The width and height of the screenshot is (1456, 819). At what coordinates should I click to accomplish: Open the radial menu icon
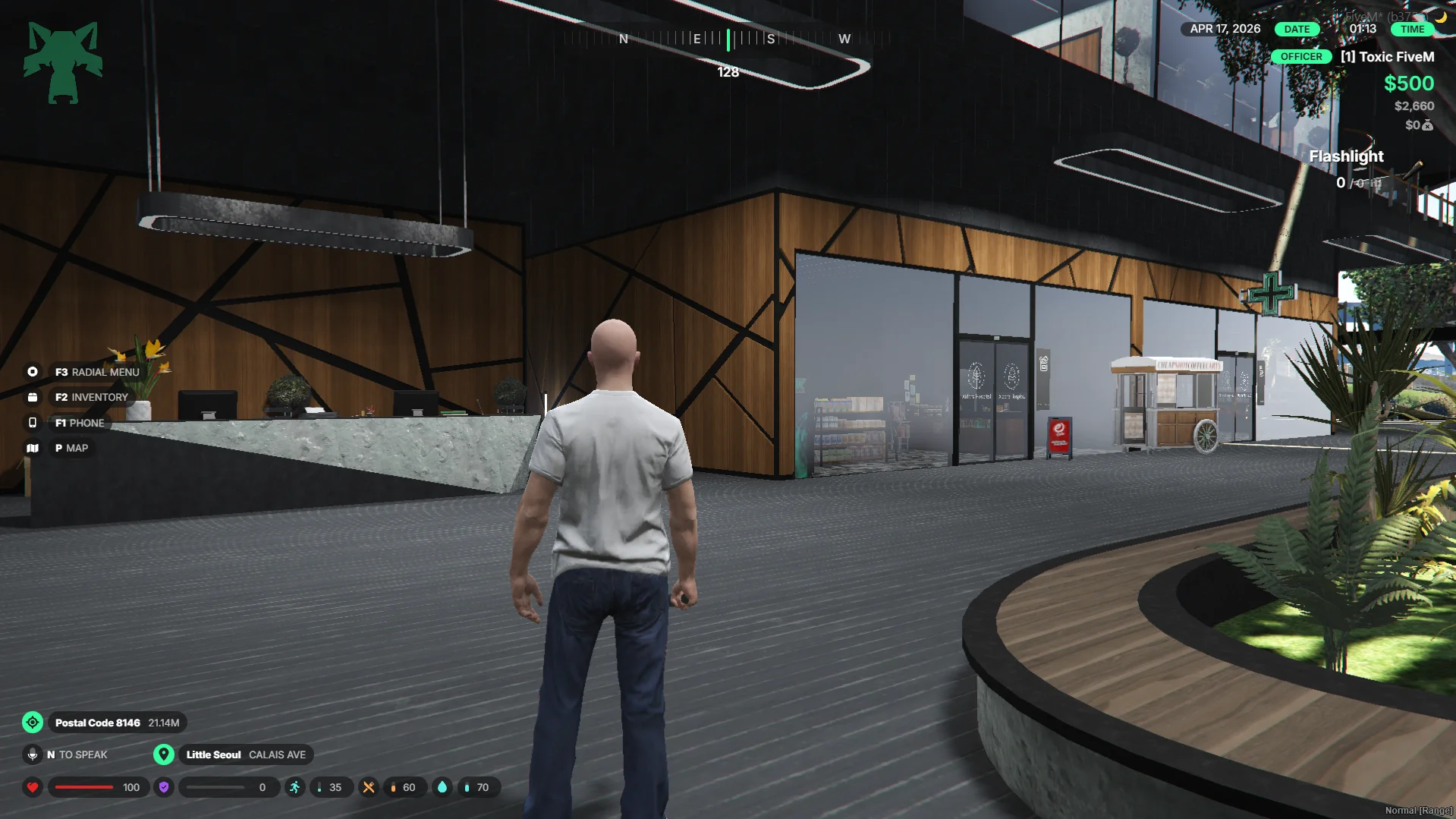pyautogui.click(x=33, y=372)
